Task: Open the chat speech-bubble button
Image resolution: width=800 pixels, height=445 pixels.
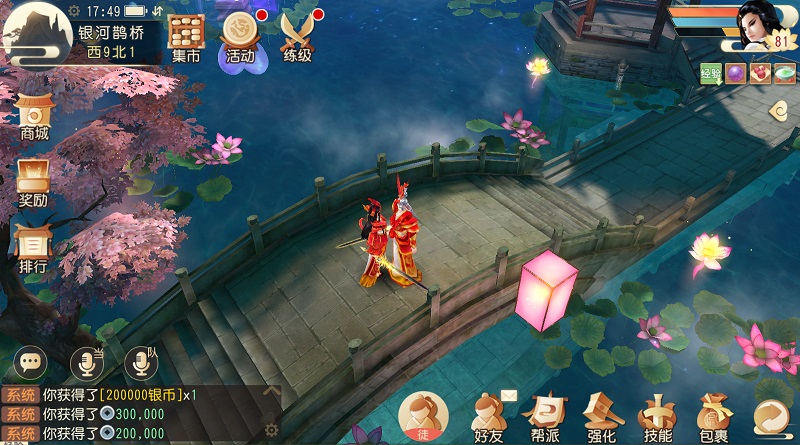Action: (31, 361)
